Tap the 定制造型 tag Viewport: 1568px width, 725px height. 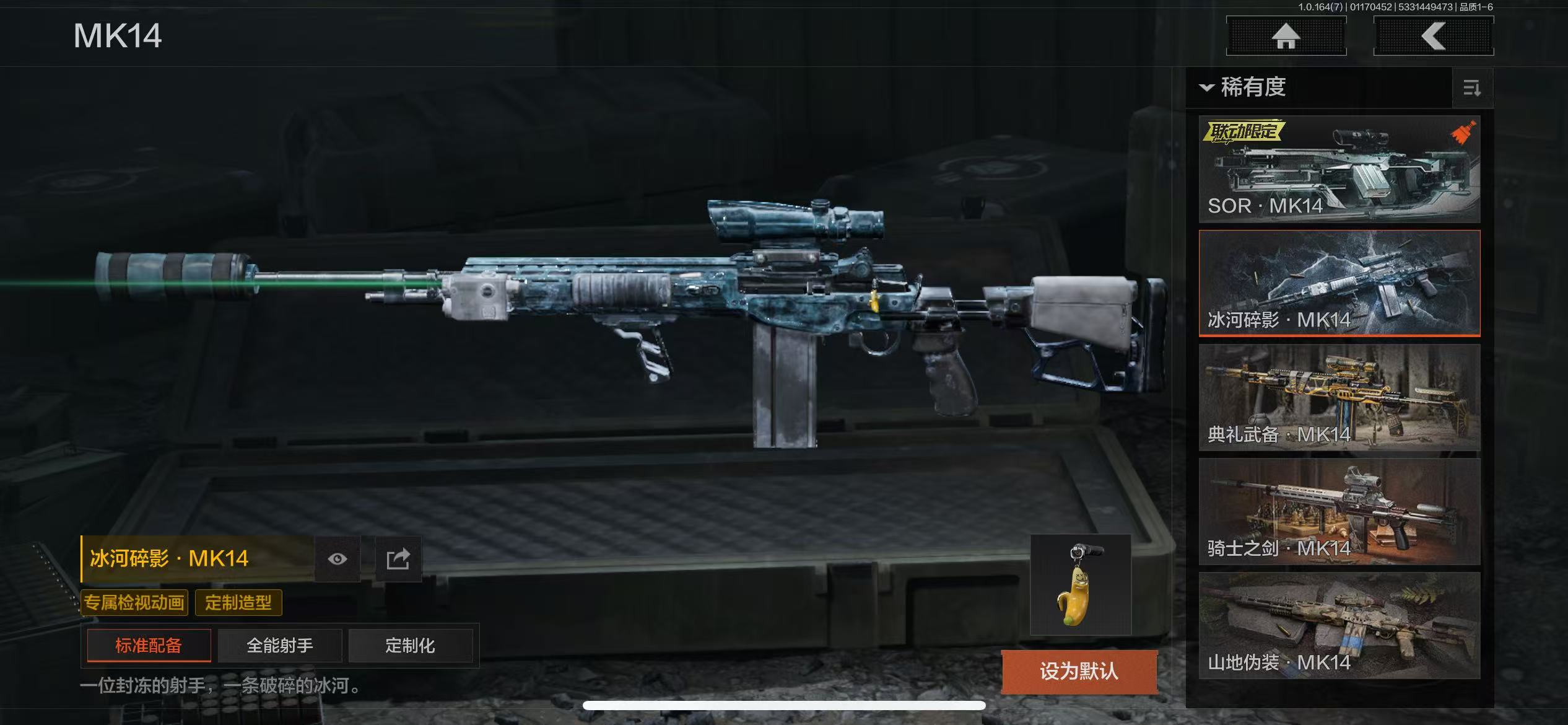click(238, 602)
